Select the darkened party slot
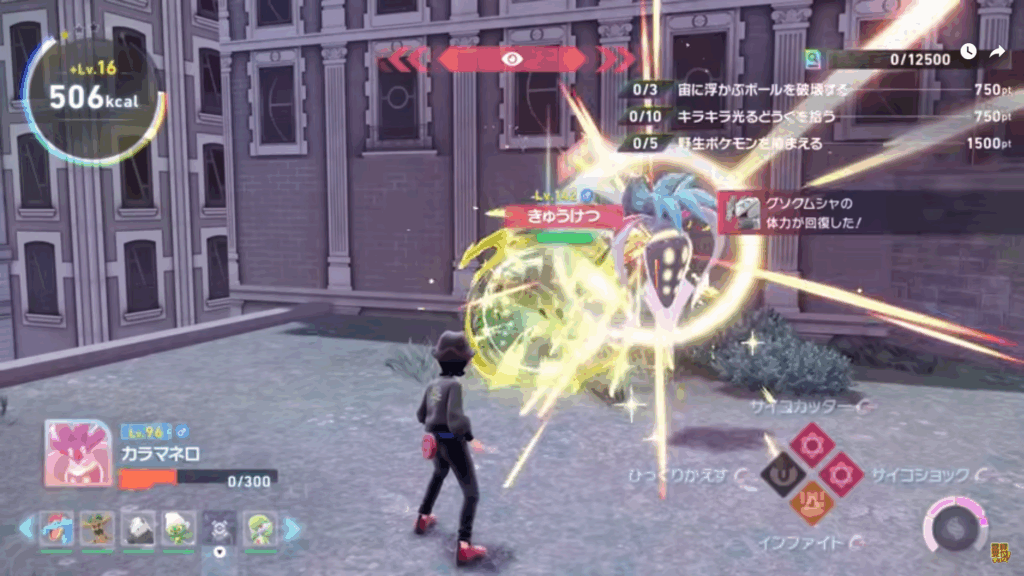Viewport: 1024px width, 576px height. (x=220, y=529)
